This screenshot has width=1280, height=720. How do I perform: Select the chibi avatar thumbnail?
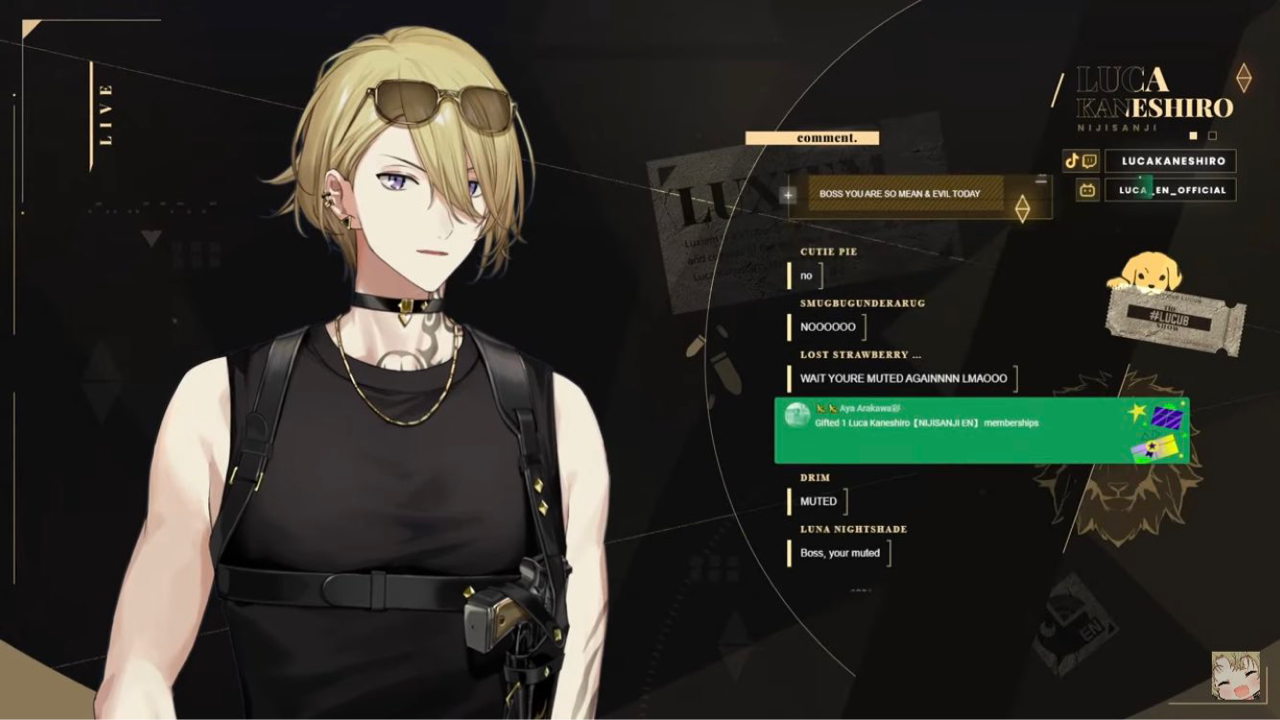click(x=1235, y=677)
